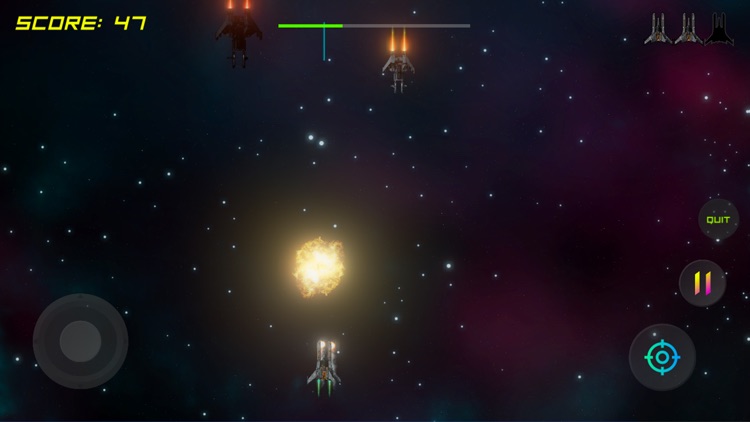Pause the game
Image resolution: width=750 pixels, height=422 pixels.
[x=702, y=283]
